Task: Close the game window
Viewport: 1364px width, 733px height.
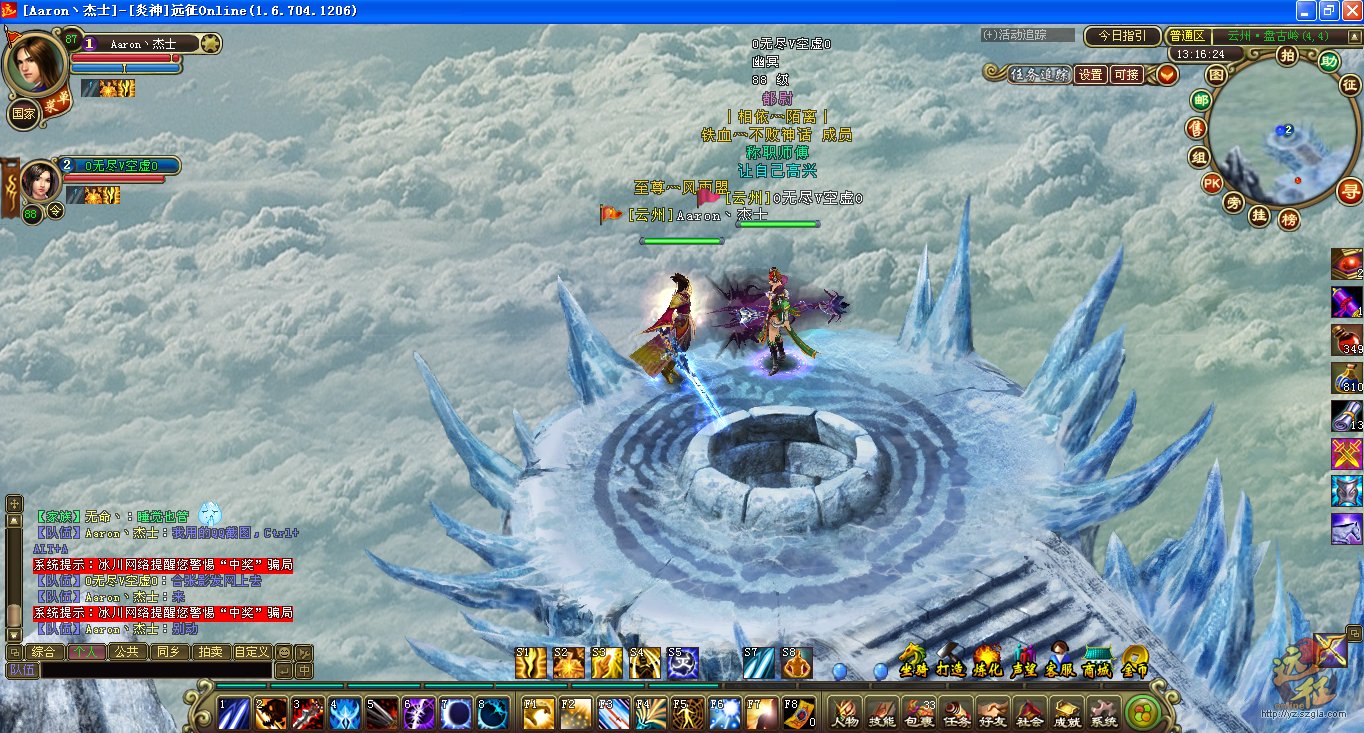Action: point(1351,11)
